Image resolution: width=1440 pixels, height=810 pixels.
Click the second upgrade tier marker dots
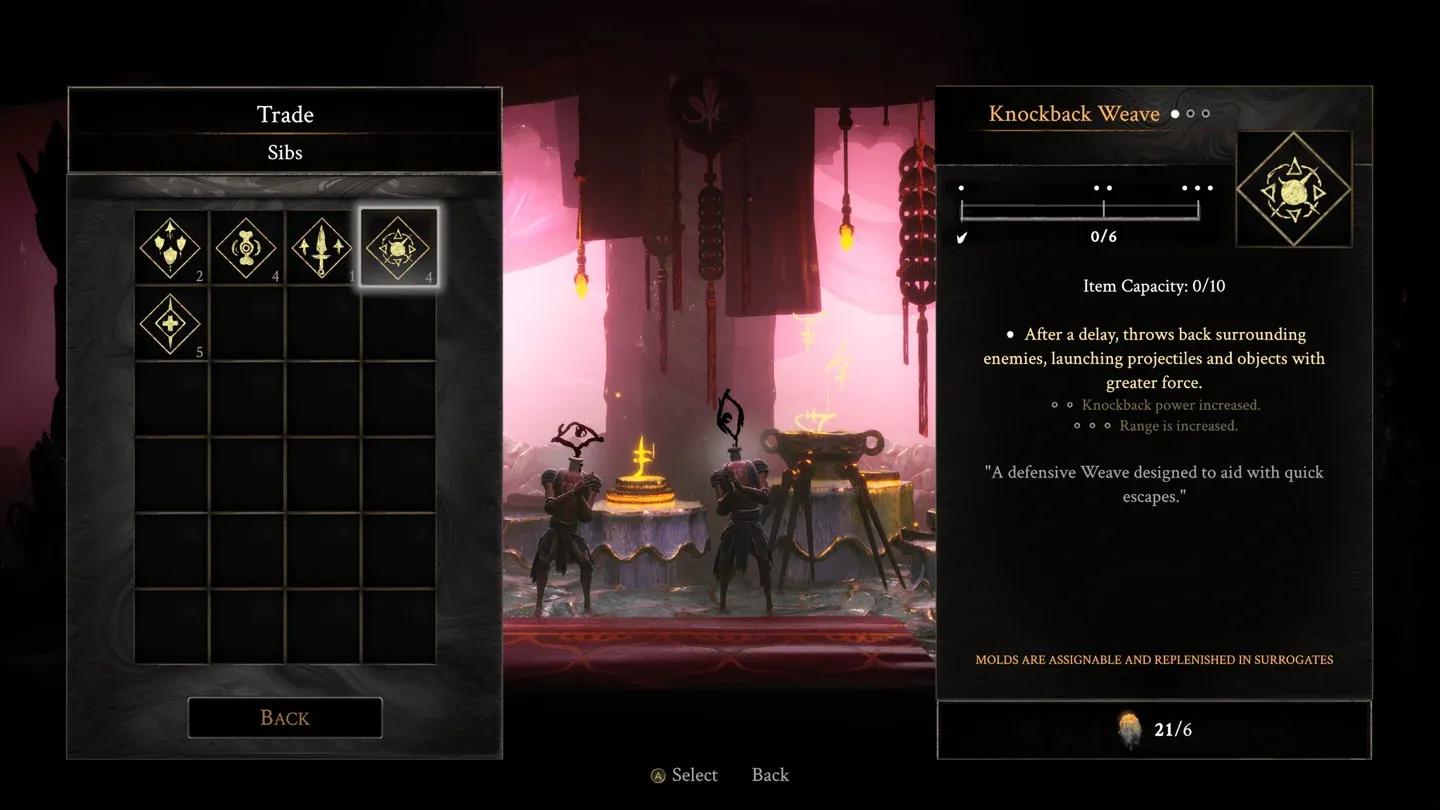(1104, 187)
